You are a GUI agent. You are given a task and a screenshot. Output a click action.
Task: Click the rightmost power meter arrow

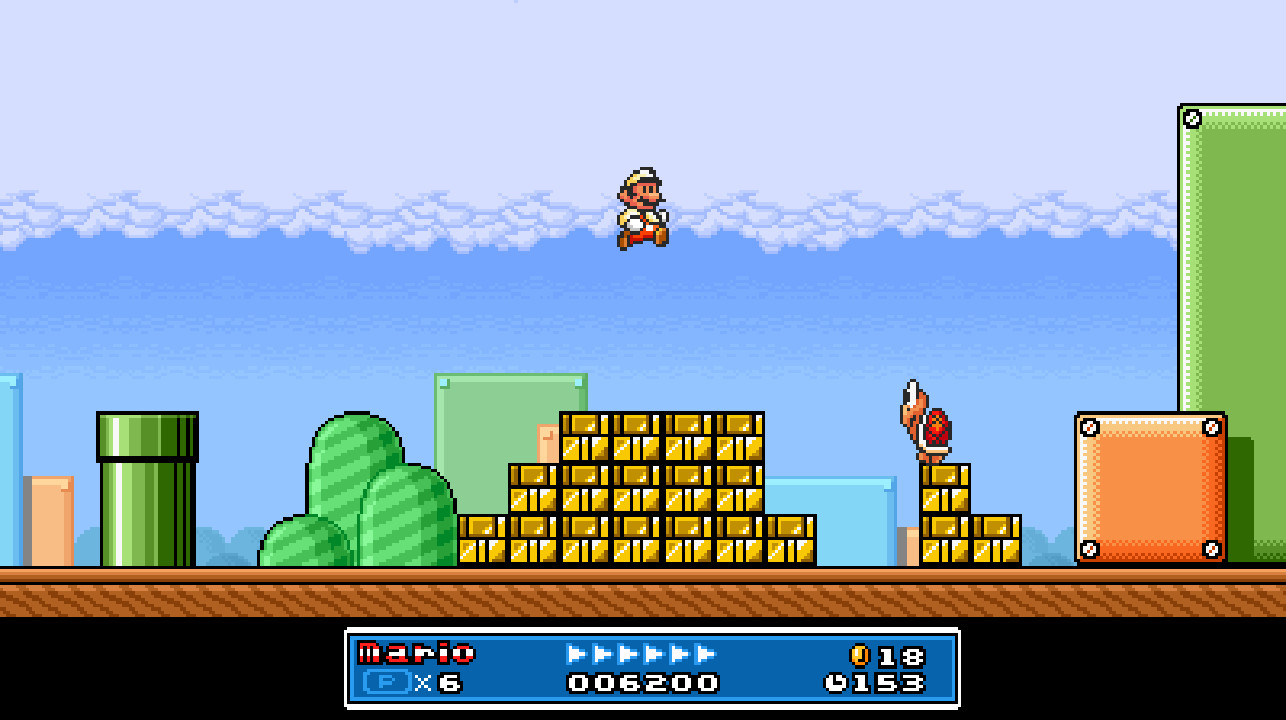[703, 652]
